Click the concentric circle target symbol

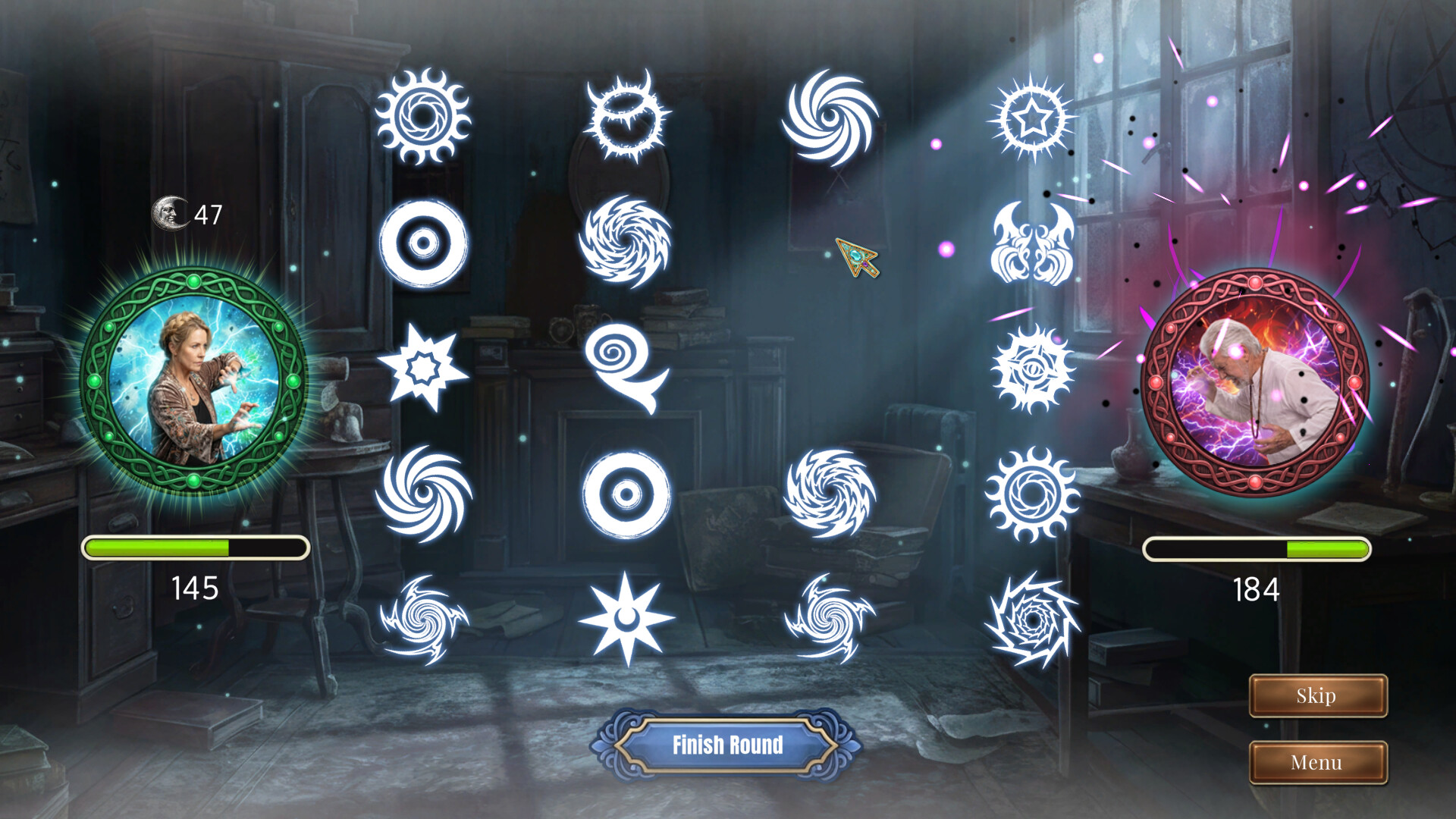point(425,243)
